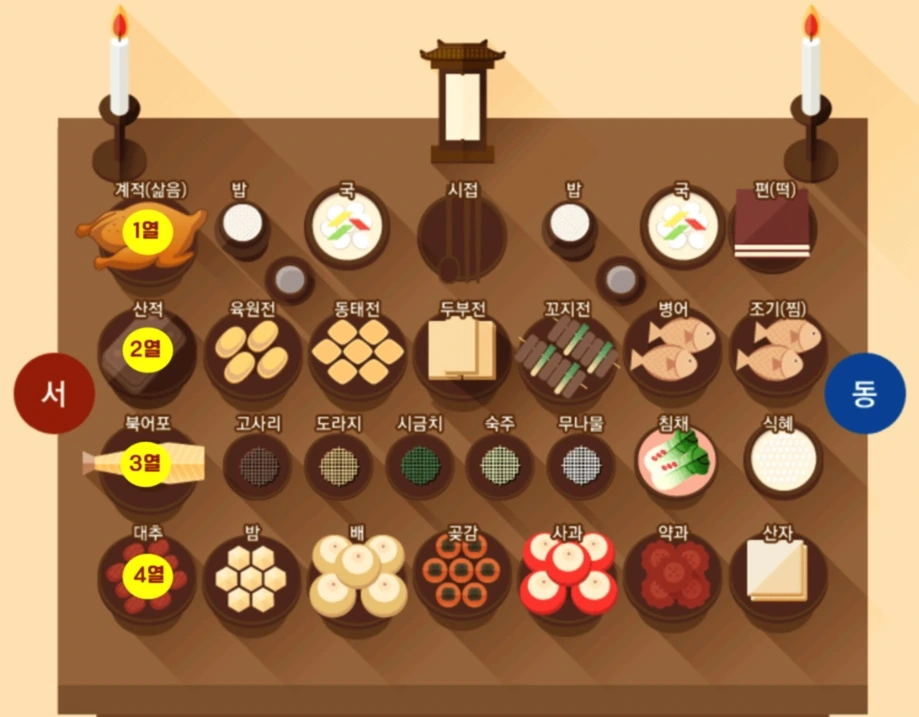Choose the 3열 row marker
919x717 pixels.
(147, 462)
